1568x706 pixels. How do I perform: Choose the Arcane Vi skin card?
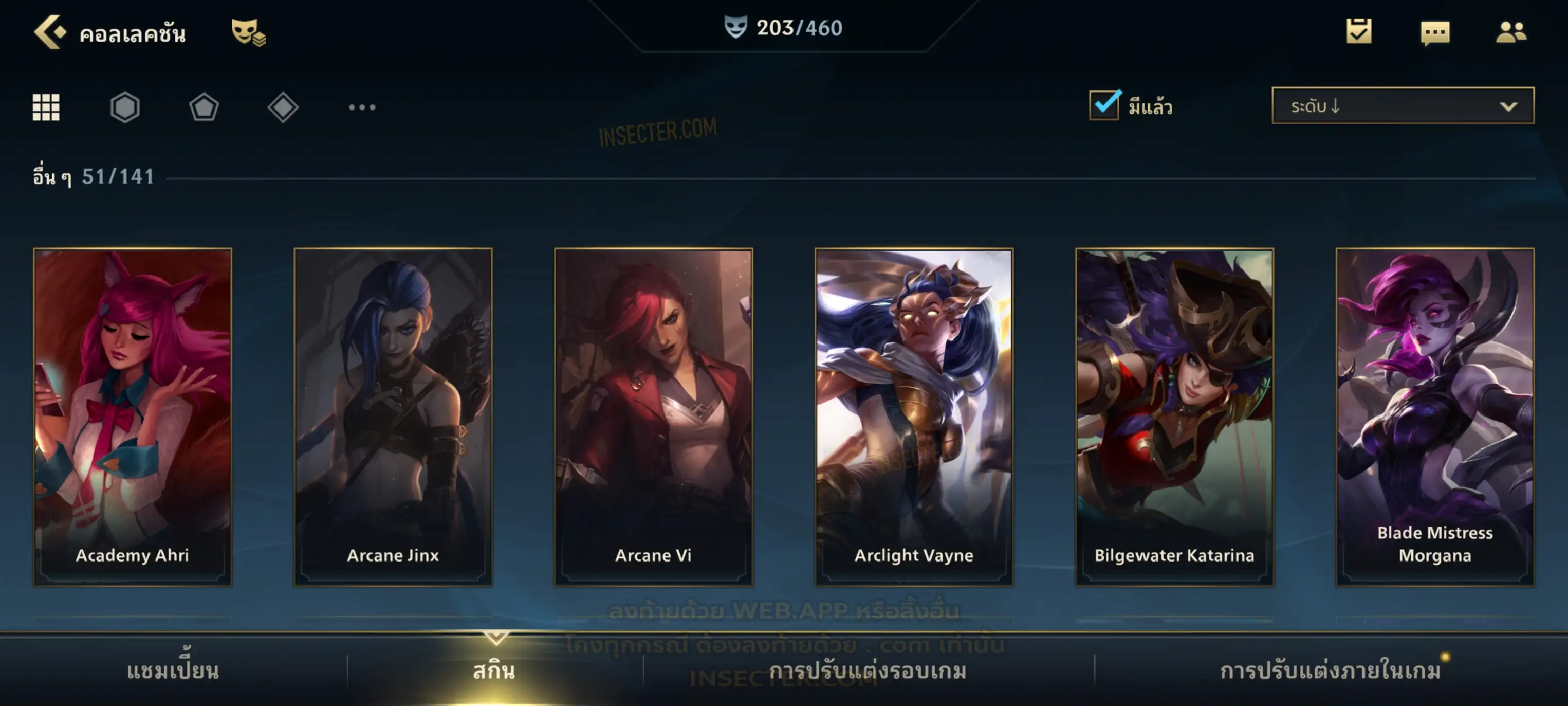tap(653, 417)
